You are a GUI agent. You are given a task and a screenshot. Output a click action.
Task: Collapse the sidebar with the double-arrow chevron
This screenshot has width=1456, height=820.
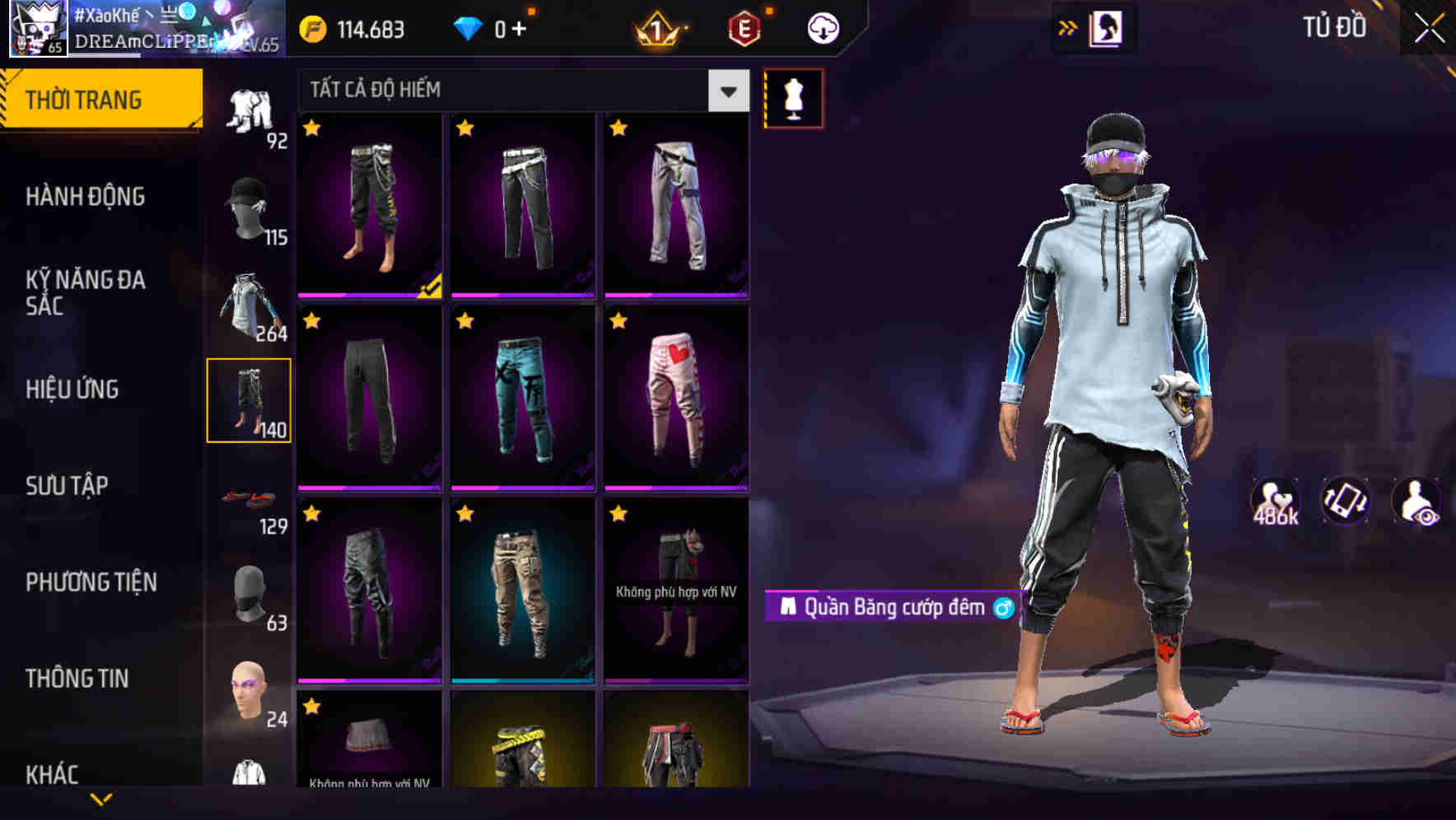(x=1067, y=27)
